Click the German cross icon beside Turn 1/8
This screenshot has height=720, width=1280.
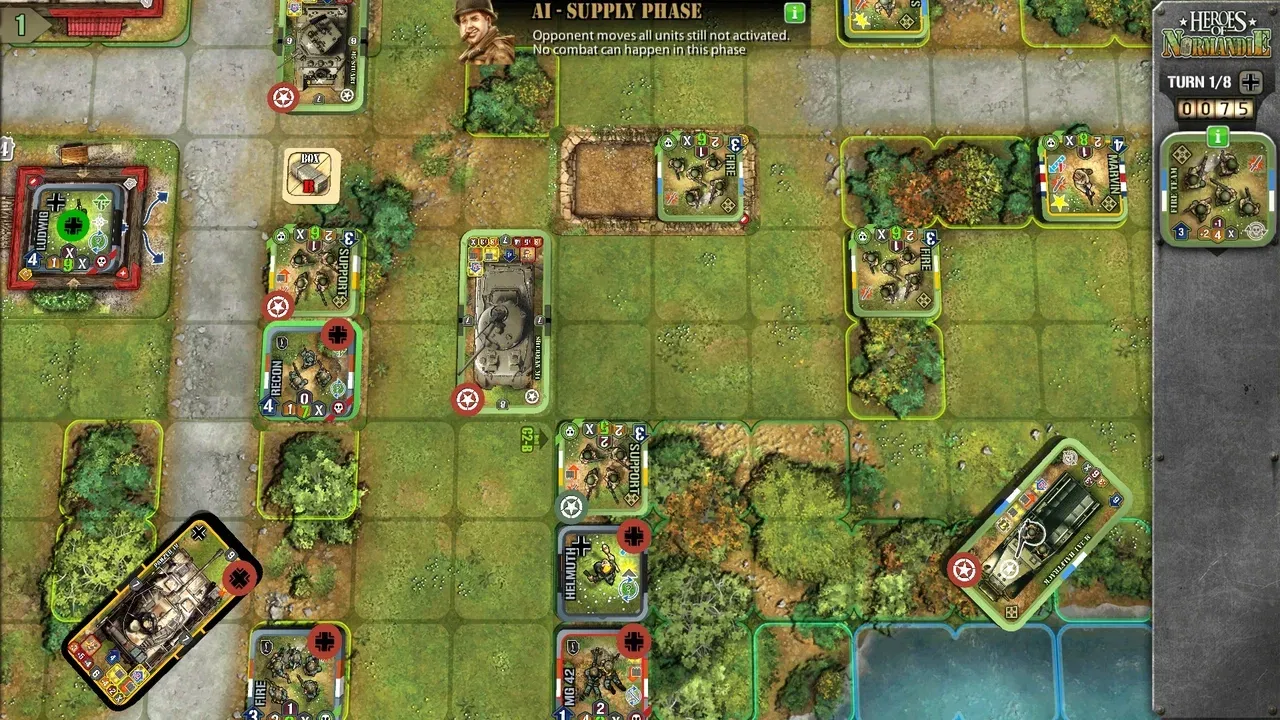tap(1251, 83)
